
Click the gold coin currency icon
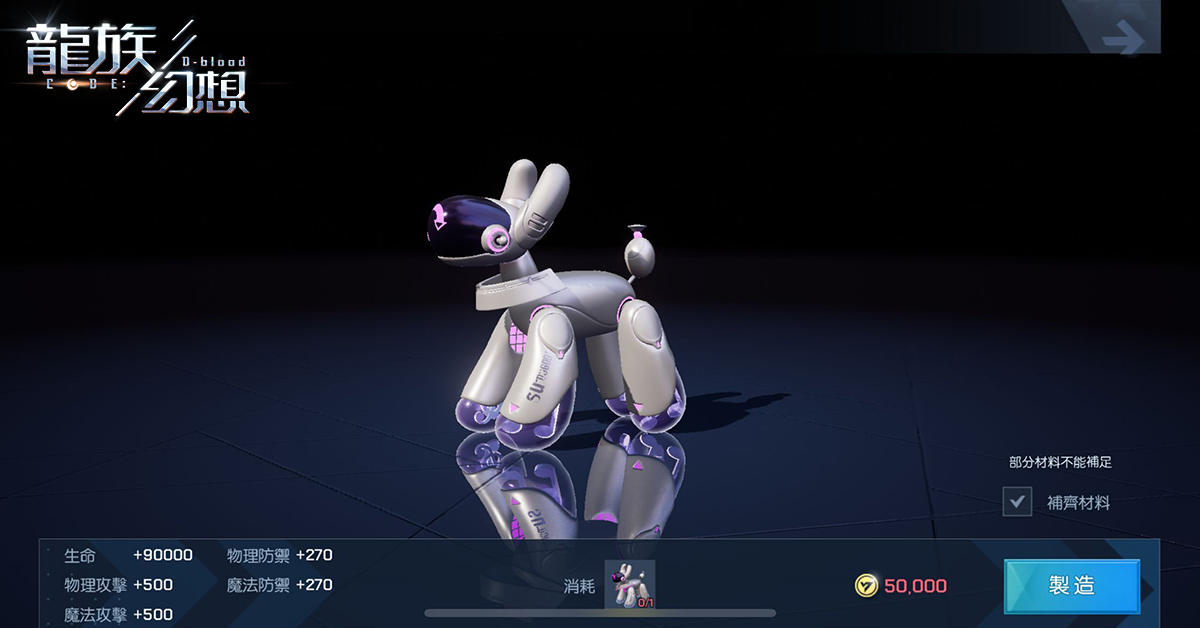(867, 586)
